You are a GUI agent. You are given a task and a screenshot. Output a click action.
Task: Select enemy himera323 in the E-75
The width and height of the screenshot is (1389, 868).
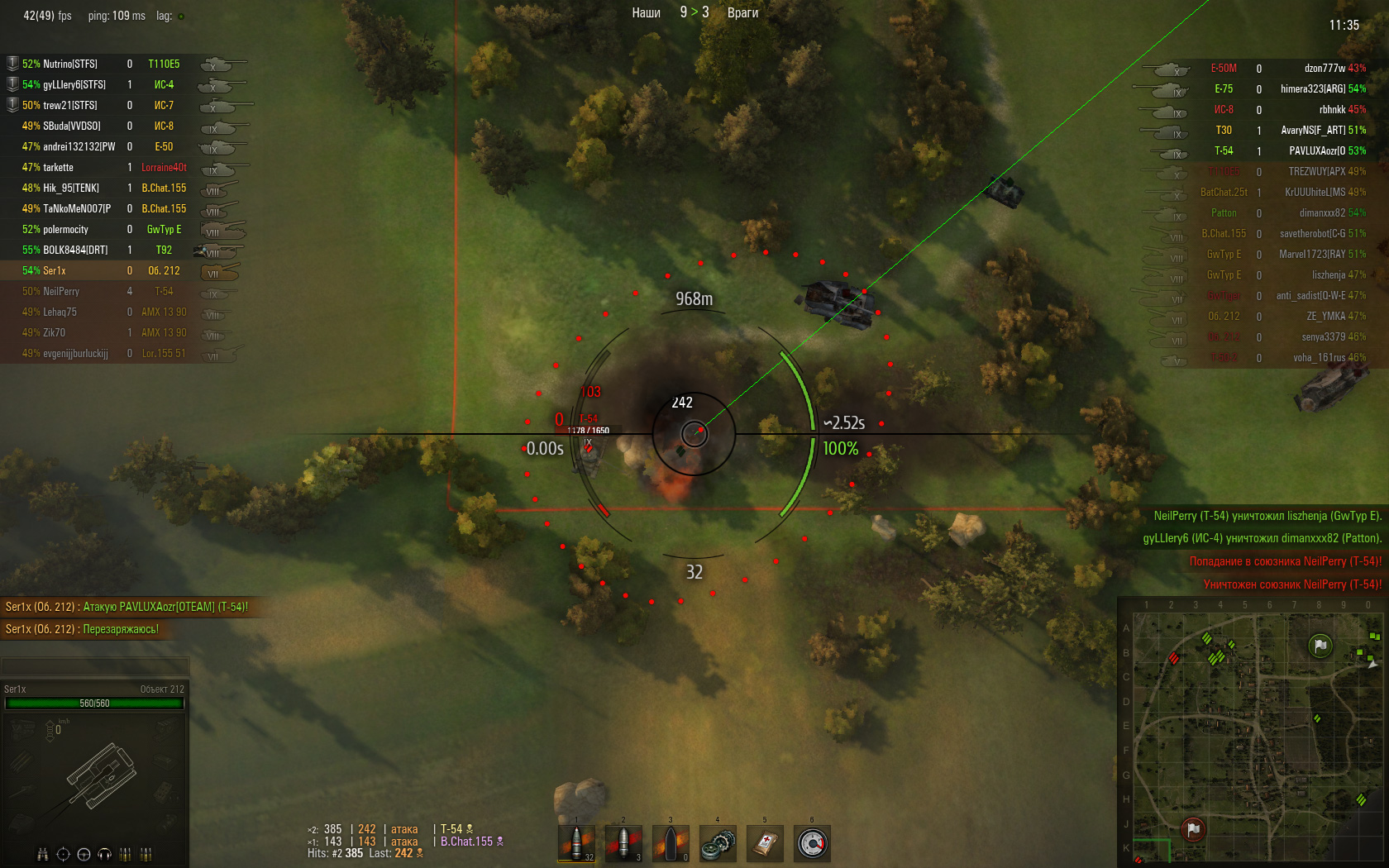pyautogui.click(x=1313, y=89)
